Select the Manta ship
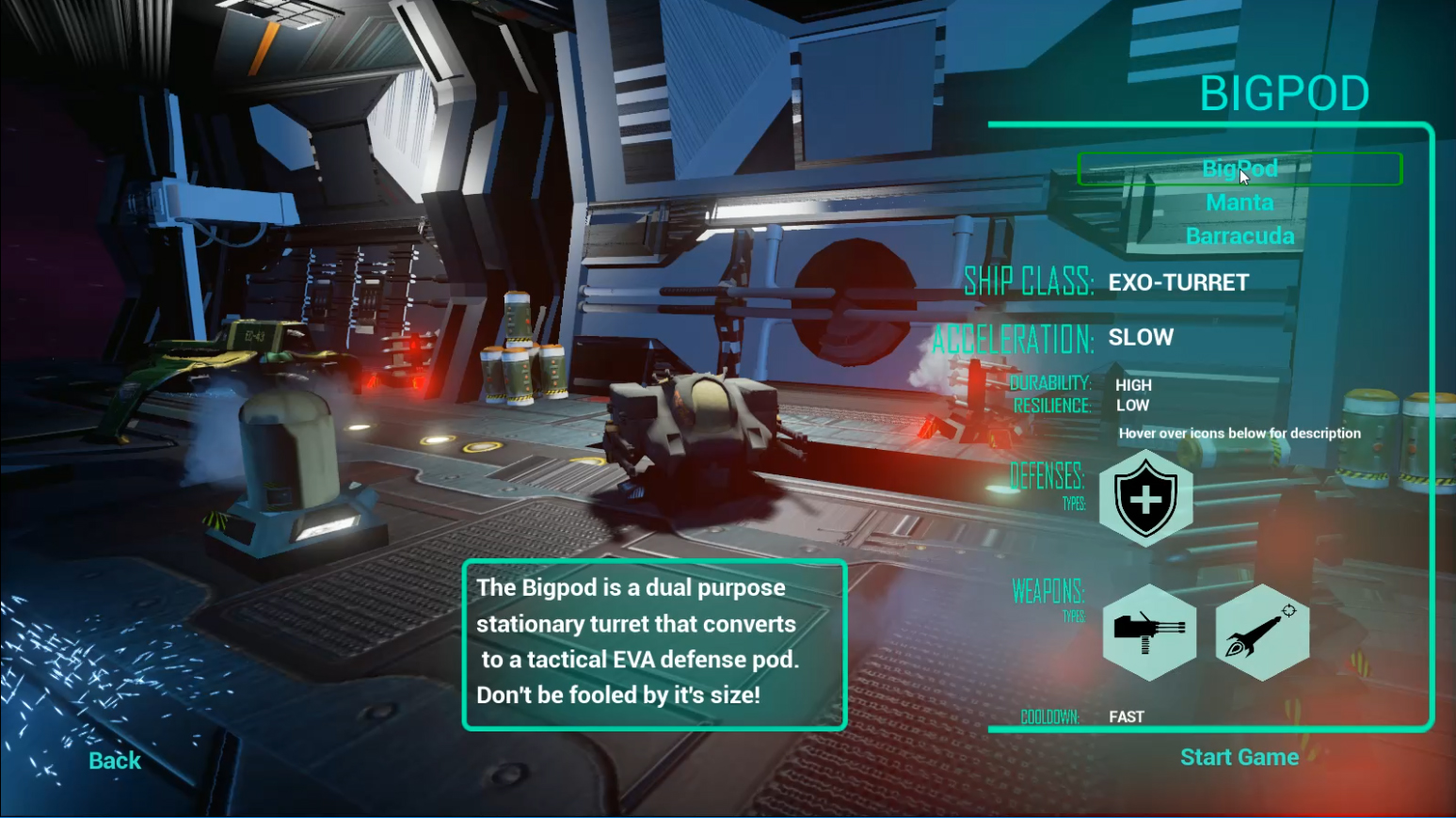Viewport: 1456px width, 818px height. click(1239, 201)
